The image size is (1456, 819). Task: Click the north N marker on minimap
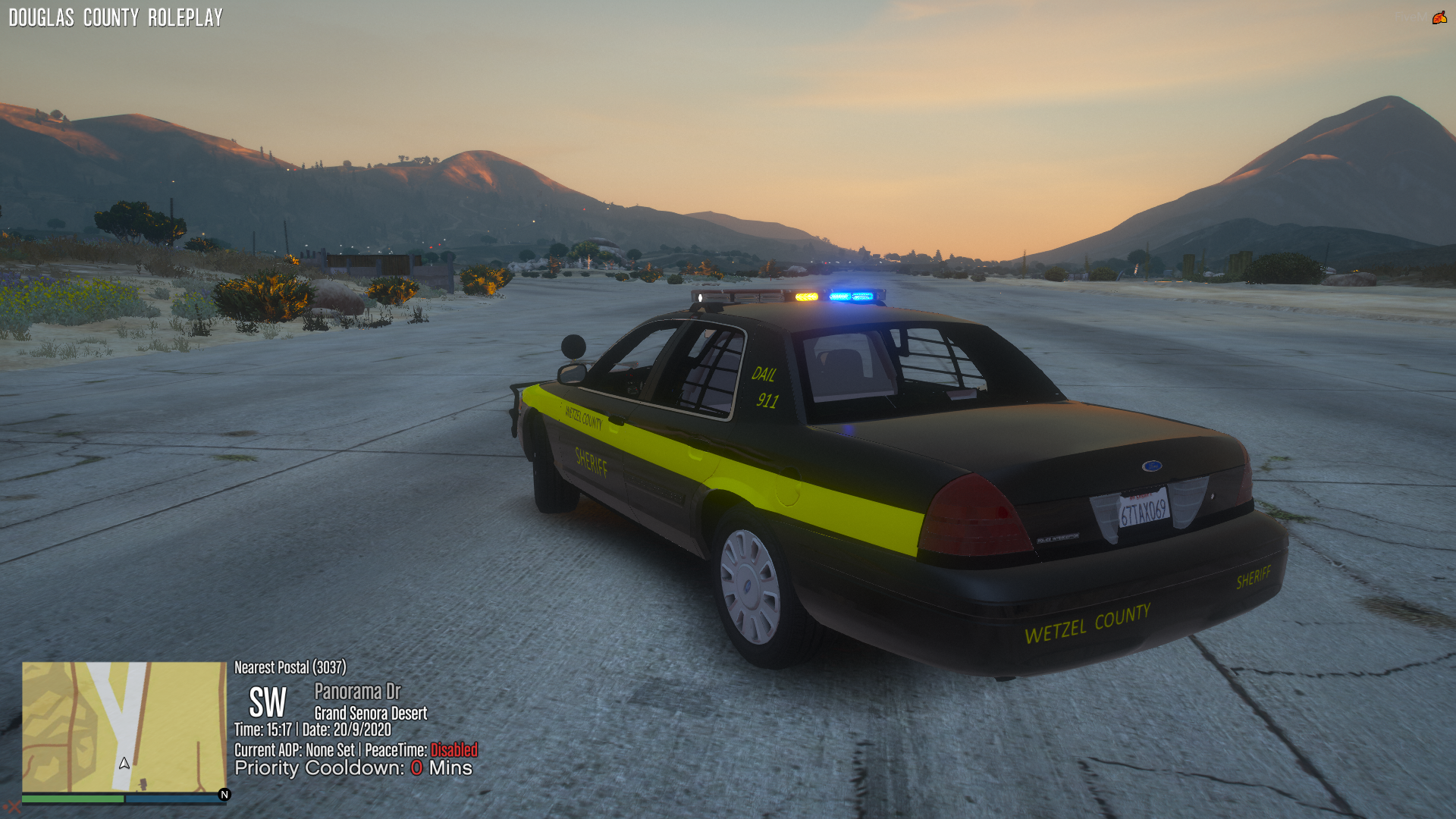[224, 794]
